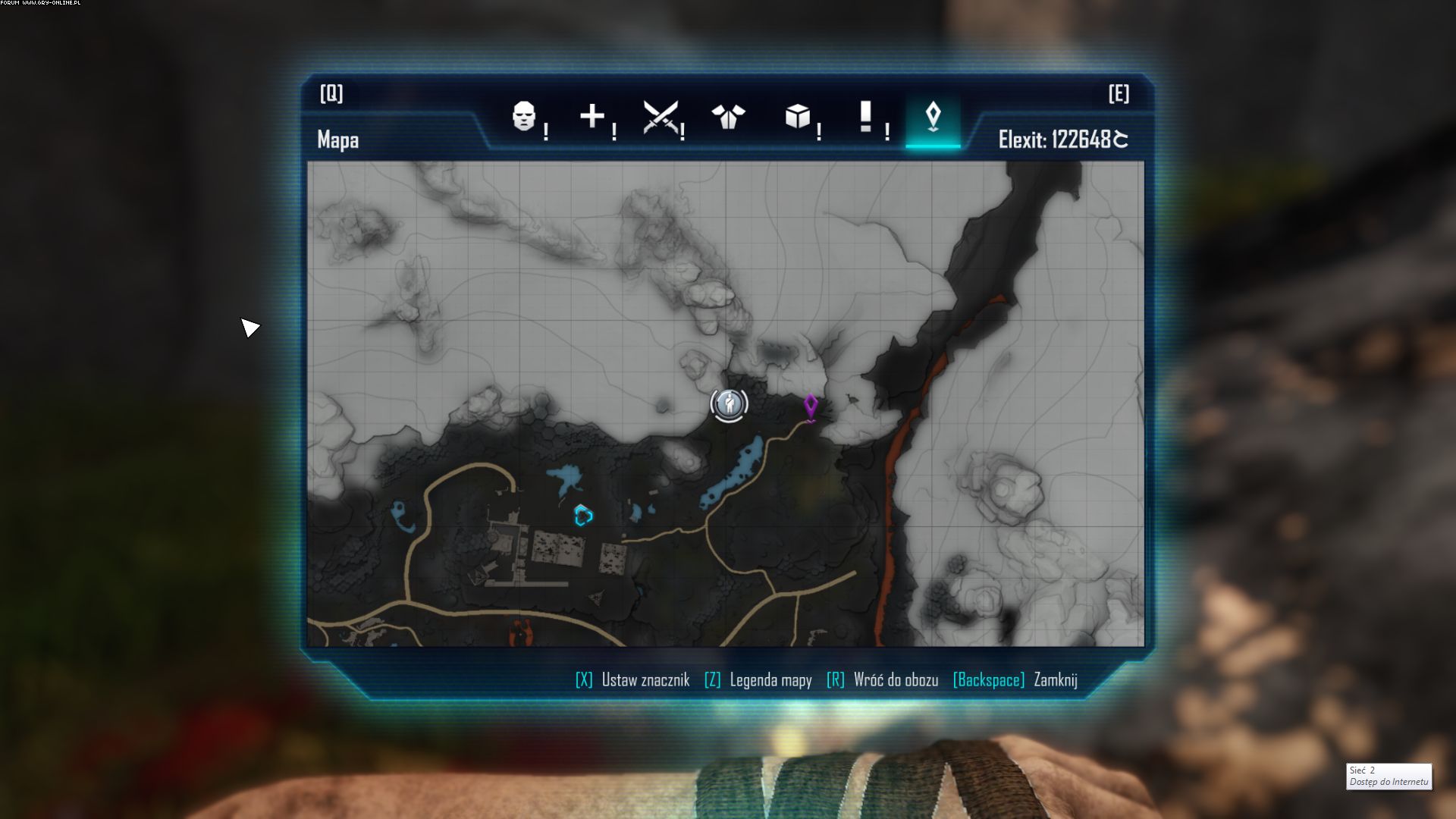Select the armor outfit tab
The height and width of the screenshot is (819, 1456).
click(x=729, y=117)
